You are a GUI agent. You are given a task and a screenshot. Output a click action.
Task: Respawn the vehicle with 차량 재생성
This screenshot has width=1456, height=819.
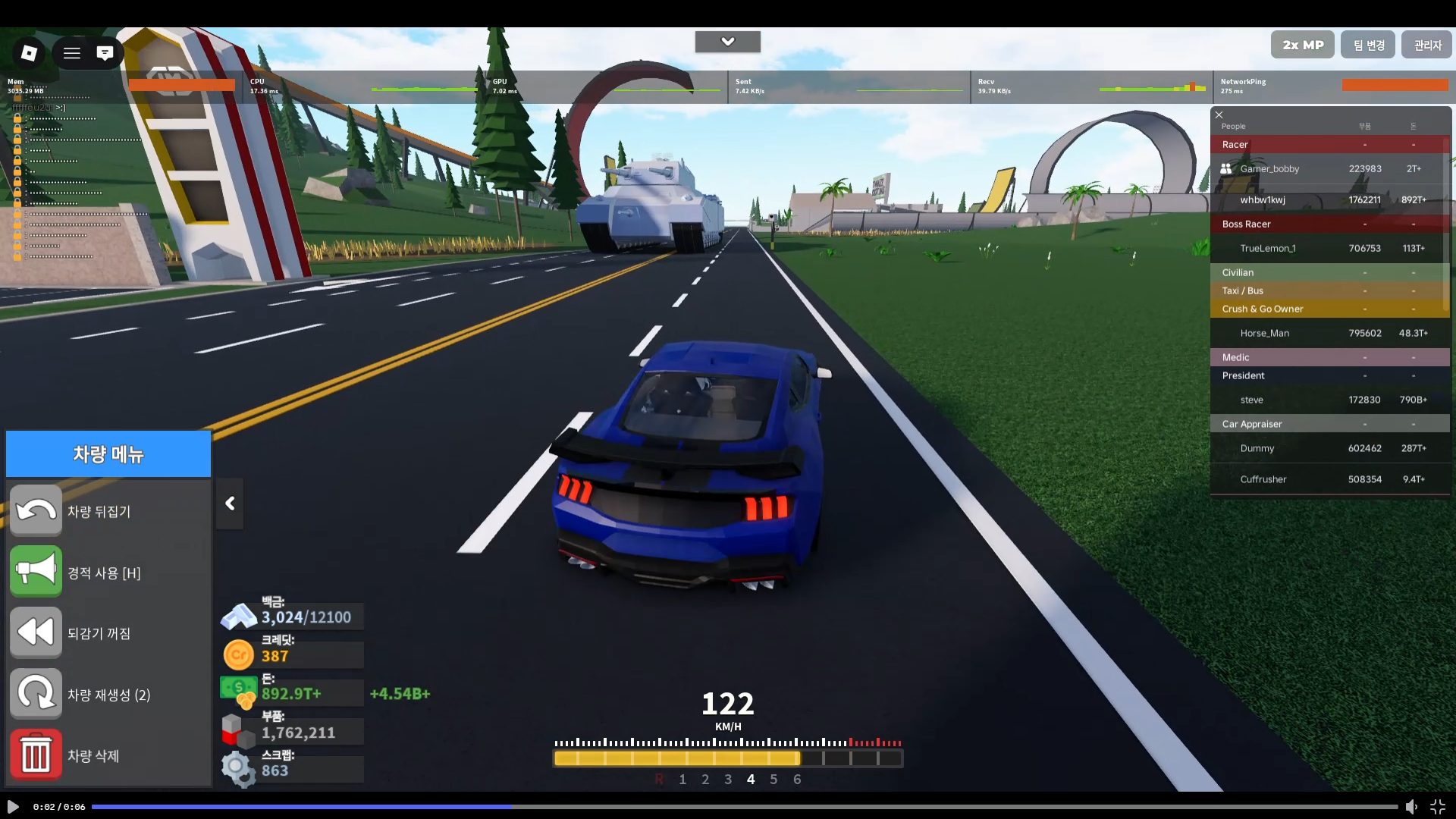(x=36, y=694)
